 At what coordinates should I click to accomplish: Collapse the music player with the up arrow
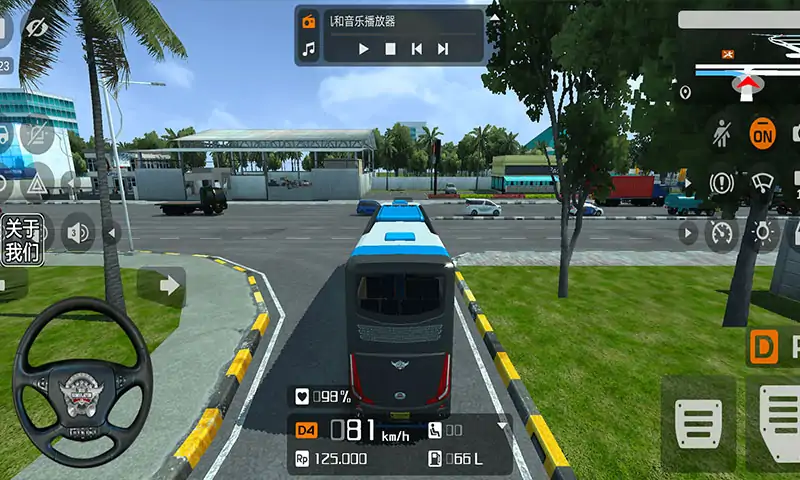coord(493,16)
